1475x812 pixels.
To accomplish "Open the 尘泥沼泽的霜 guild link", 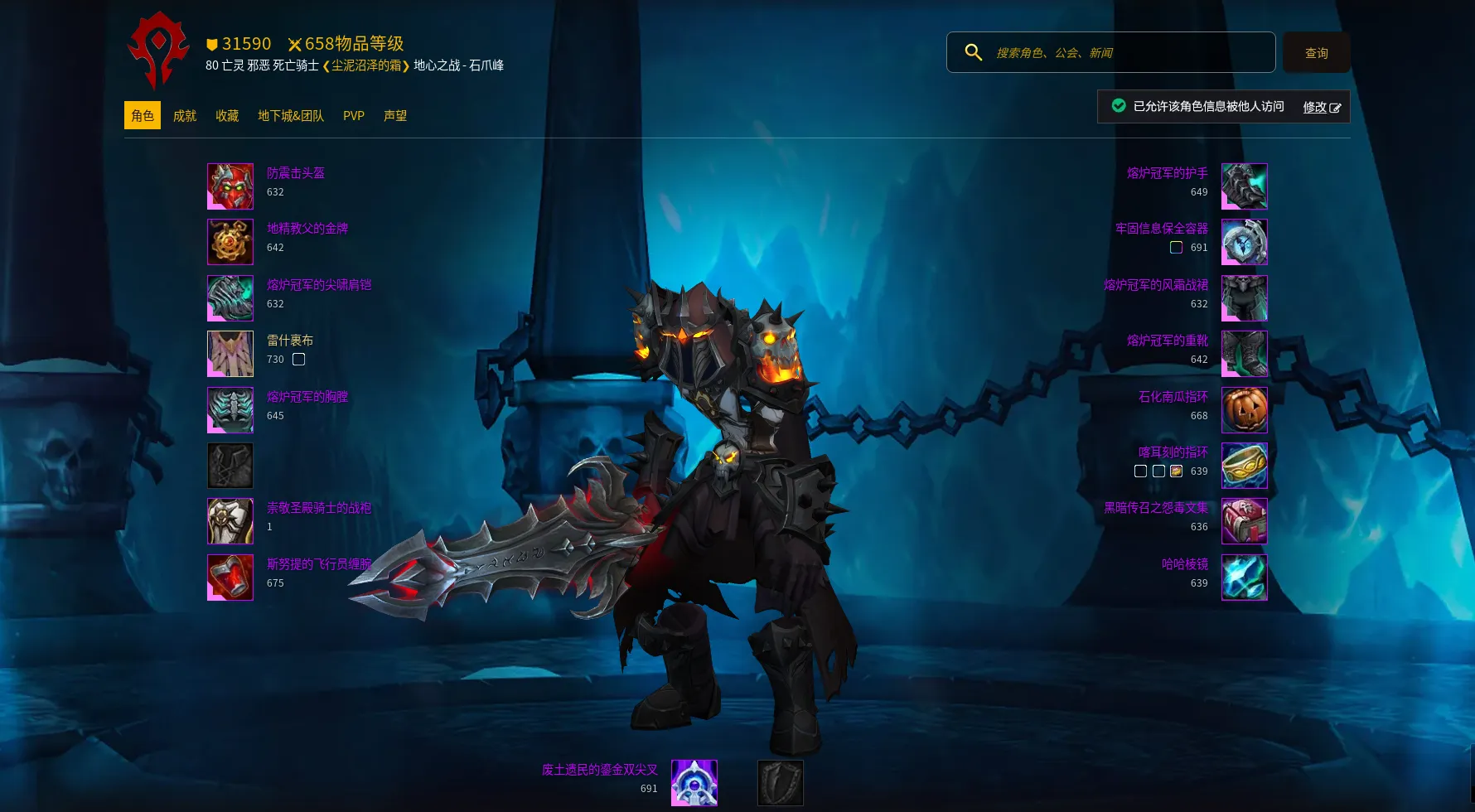I will pos(366,65).
